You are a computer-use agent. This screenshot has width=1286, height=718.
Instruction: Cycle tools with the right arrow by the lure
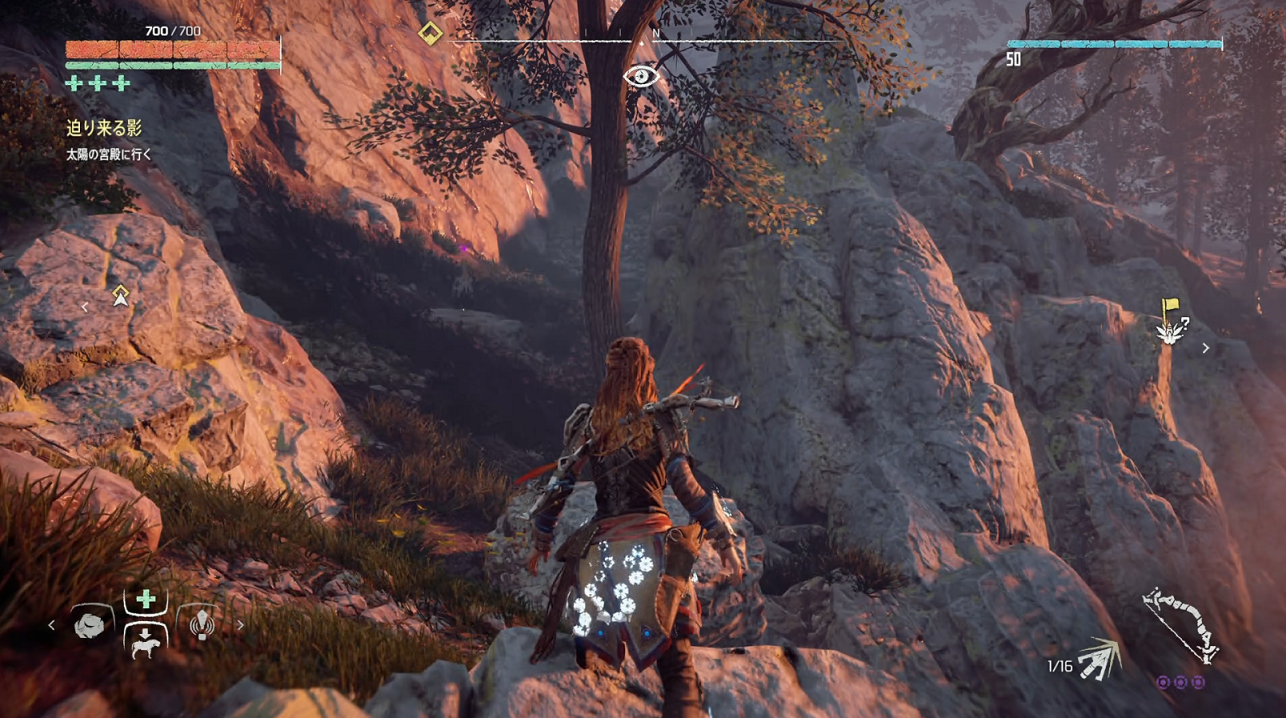click(240, 626)
